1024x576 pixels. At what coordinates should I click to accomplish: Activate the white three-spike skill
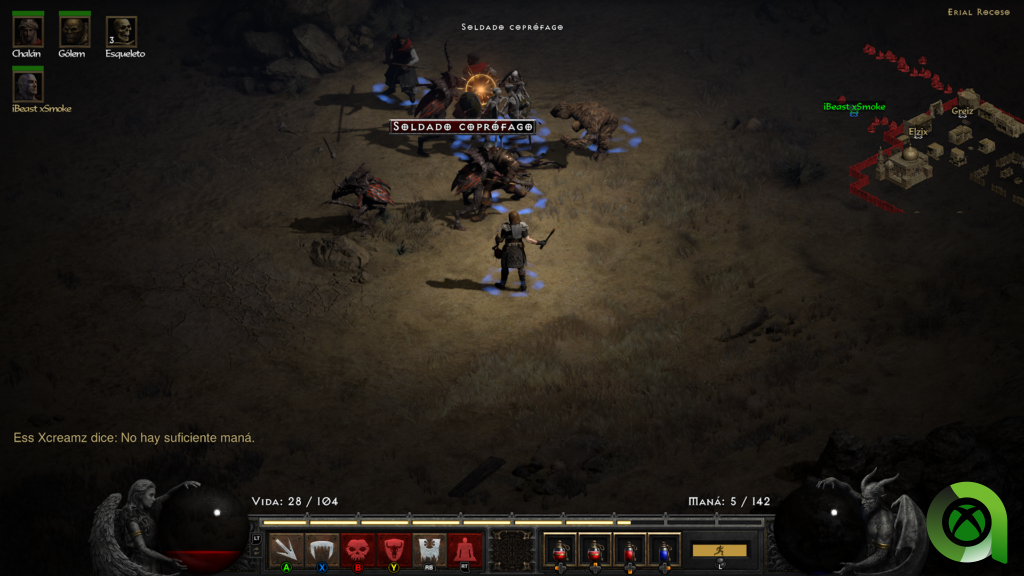point(286,550)
